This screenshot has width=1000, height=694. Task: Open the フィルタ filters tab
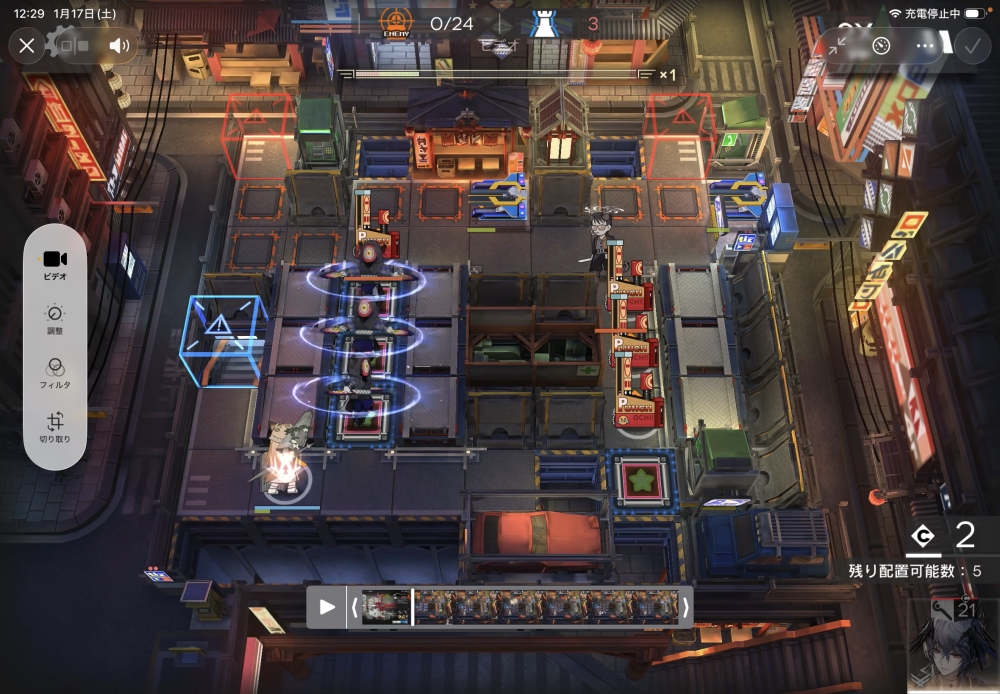(x=55, y=374)
